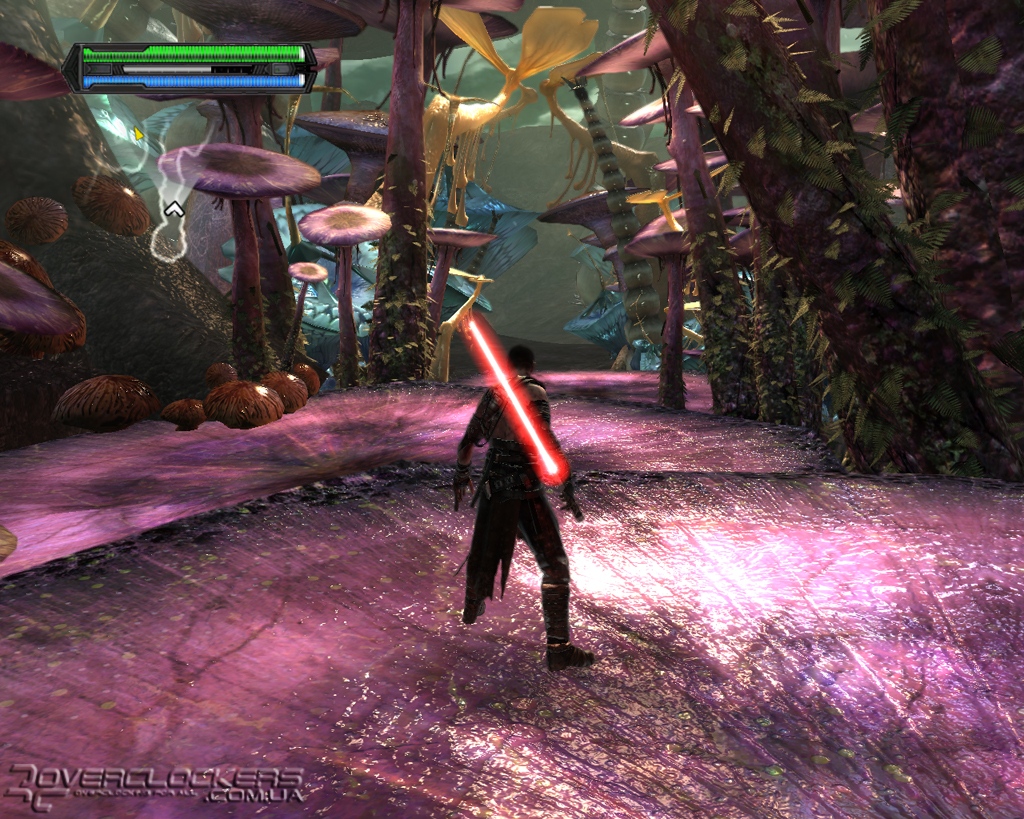Image resolution: width=1024 pixels, height=819 pixels.
Task: Open the Overclockers.com.ua watermark logo
Action: click(x=155, y=785)
